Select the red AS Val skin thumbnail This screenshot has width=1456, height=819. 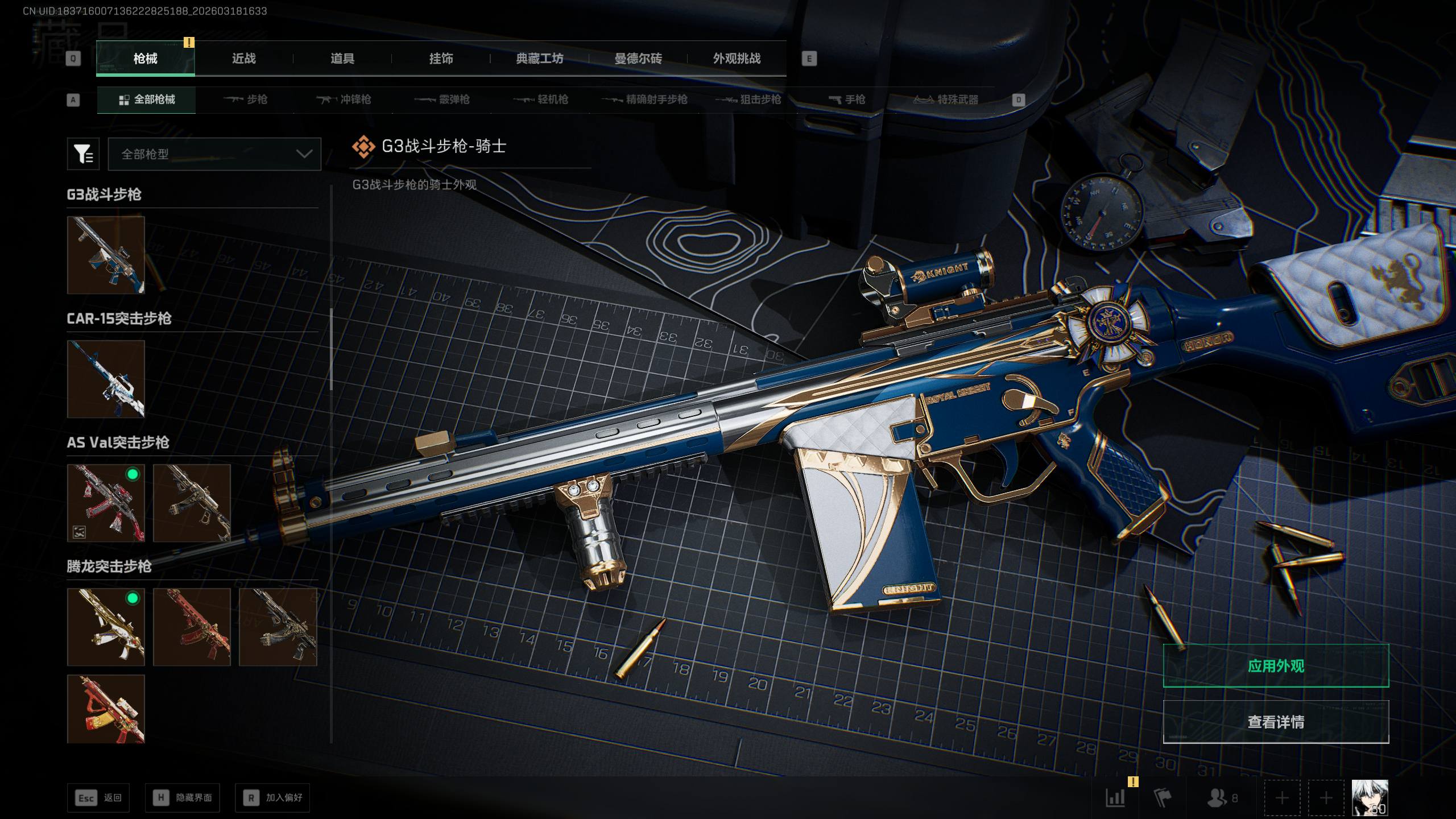pos(106,503)
